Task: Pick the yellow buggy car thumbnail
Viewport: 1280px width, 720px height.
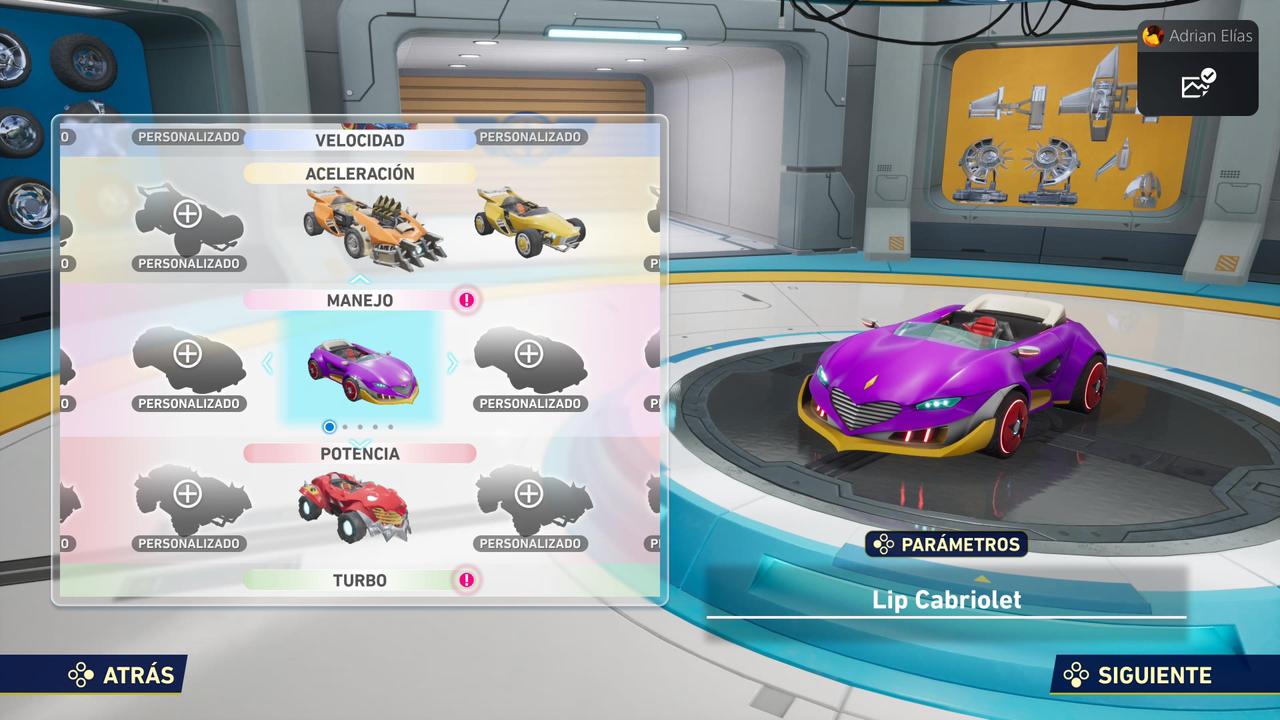Action: point(528,222)
